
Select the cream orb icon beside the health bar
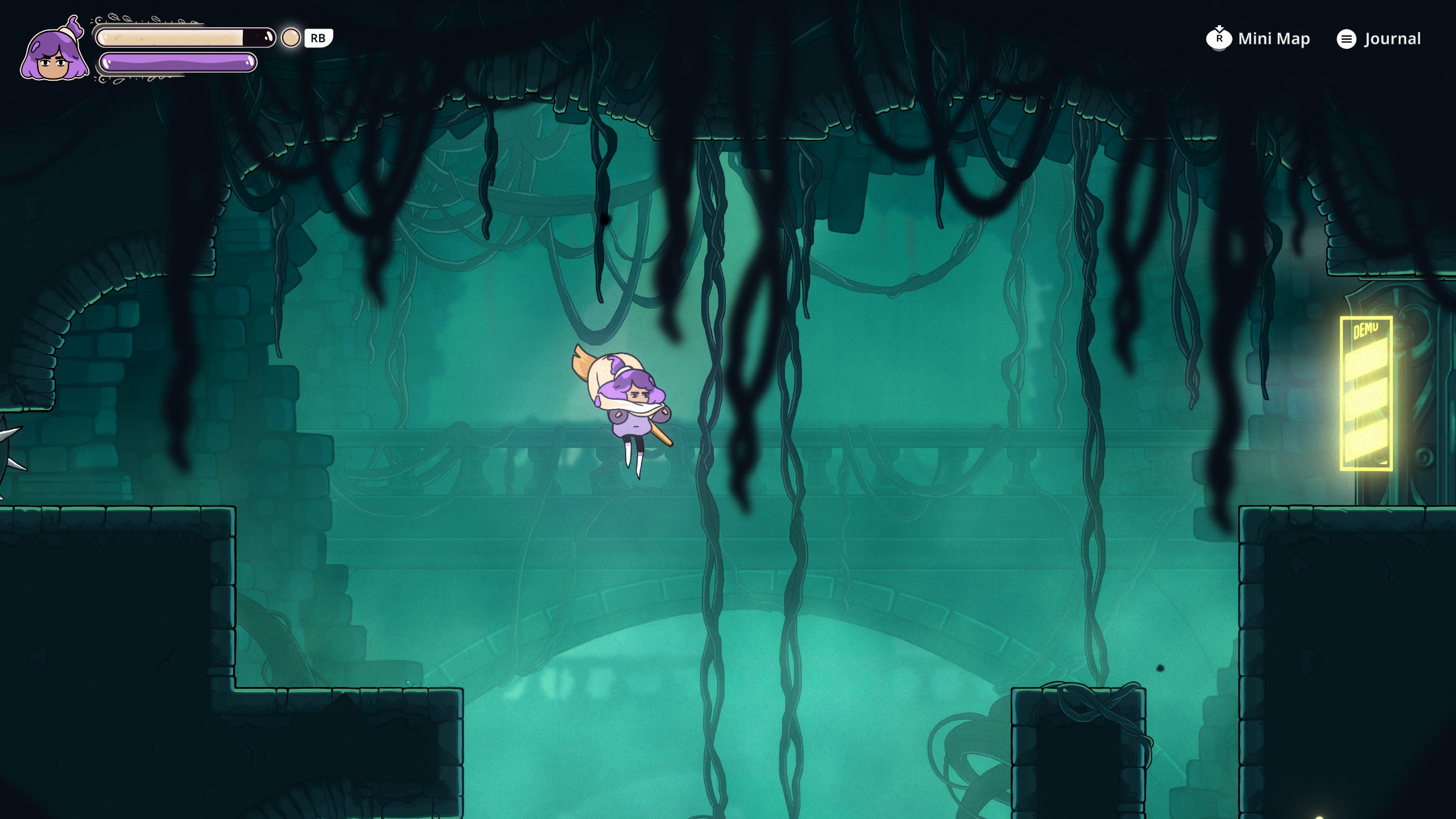coord(291,38)
